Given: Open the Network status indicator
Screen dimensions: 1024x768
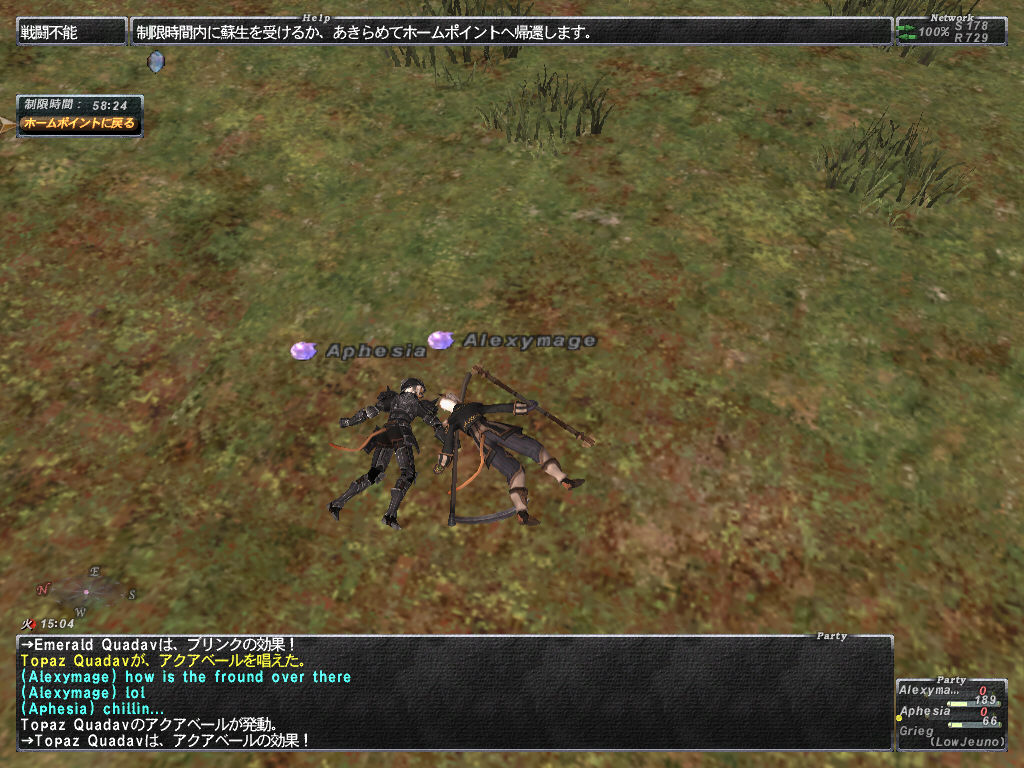Looking at the screenshot, I should [950, 32].
